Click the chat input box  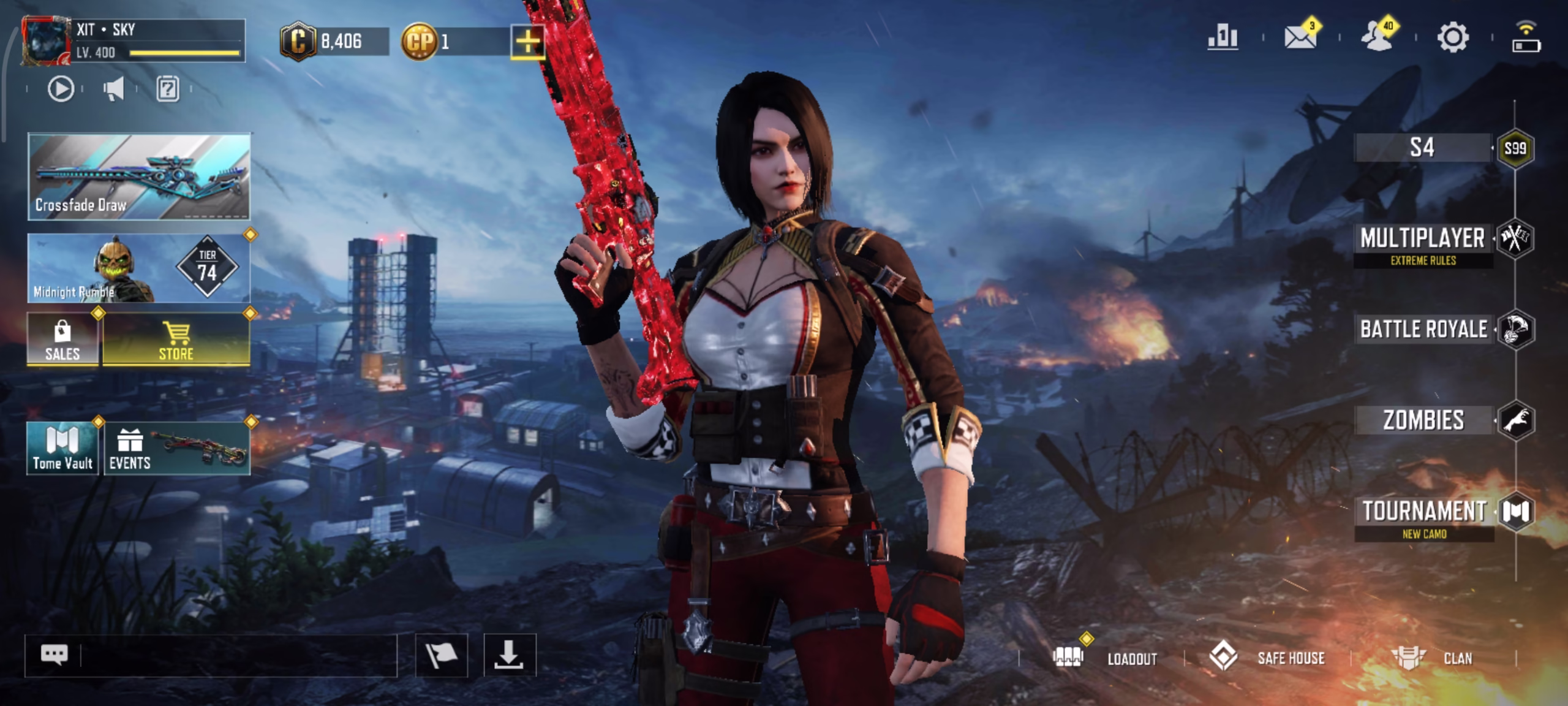point(238,655)
